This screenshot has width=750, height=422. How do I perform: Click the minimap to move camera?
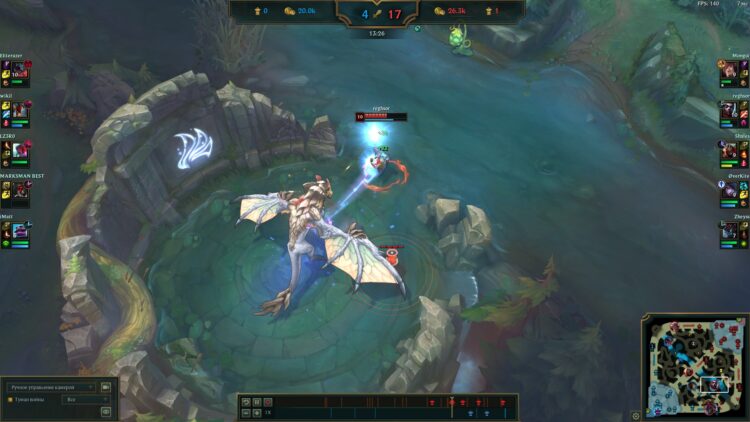(x=695, y=367)
